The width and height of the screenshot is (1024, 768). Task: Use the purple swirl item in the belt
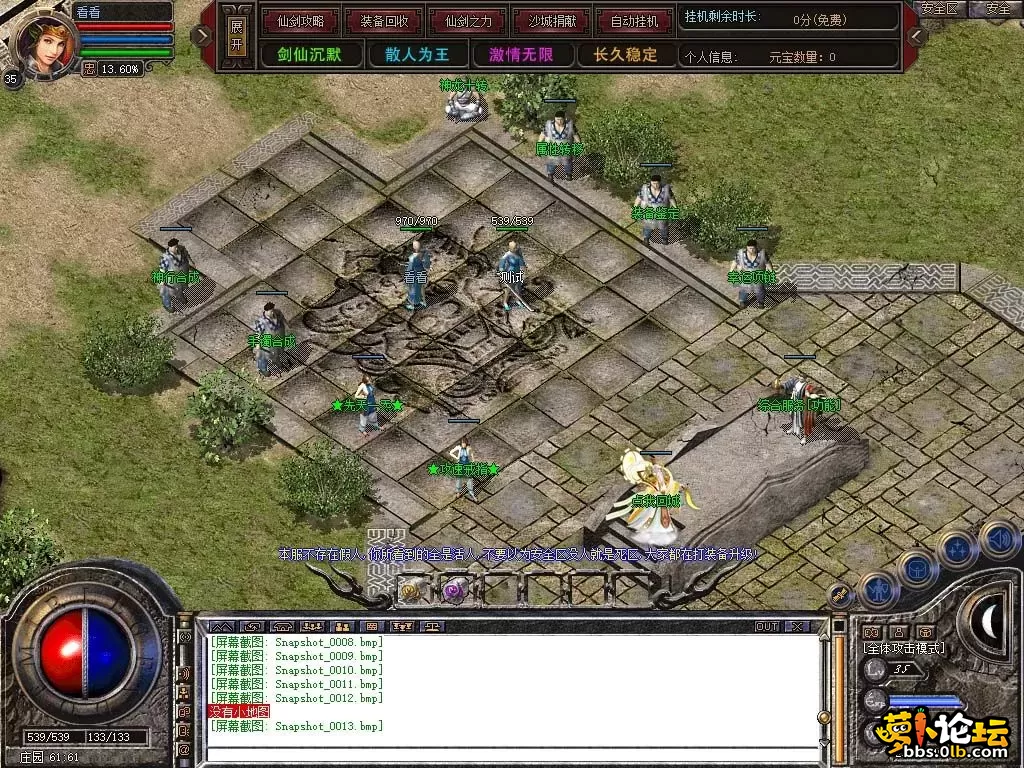(x=456, y=588)
